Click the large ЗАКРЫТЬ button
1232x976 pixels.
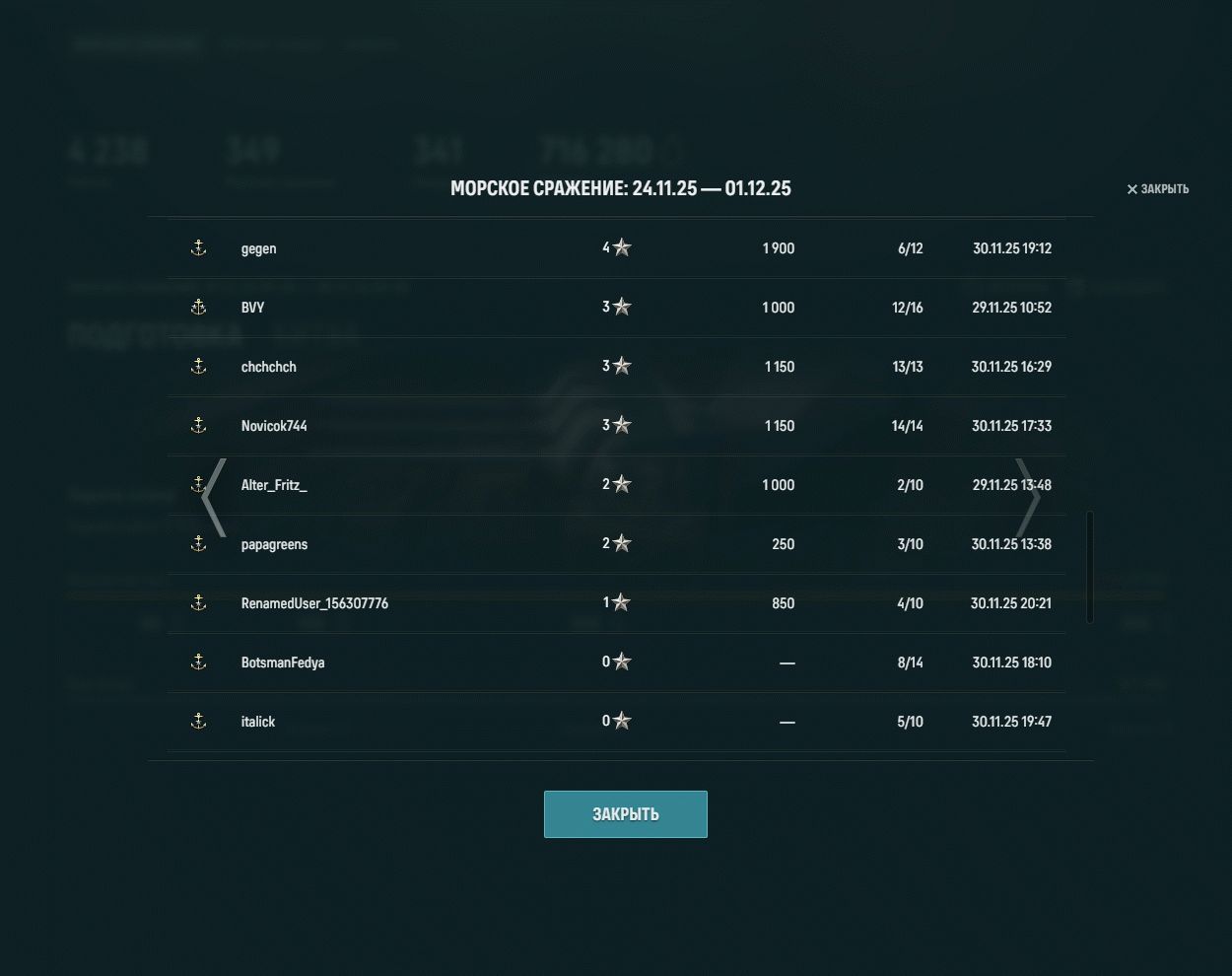pos(625,814)
